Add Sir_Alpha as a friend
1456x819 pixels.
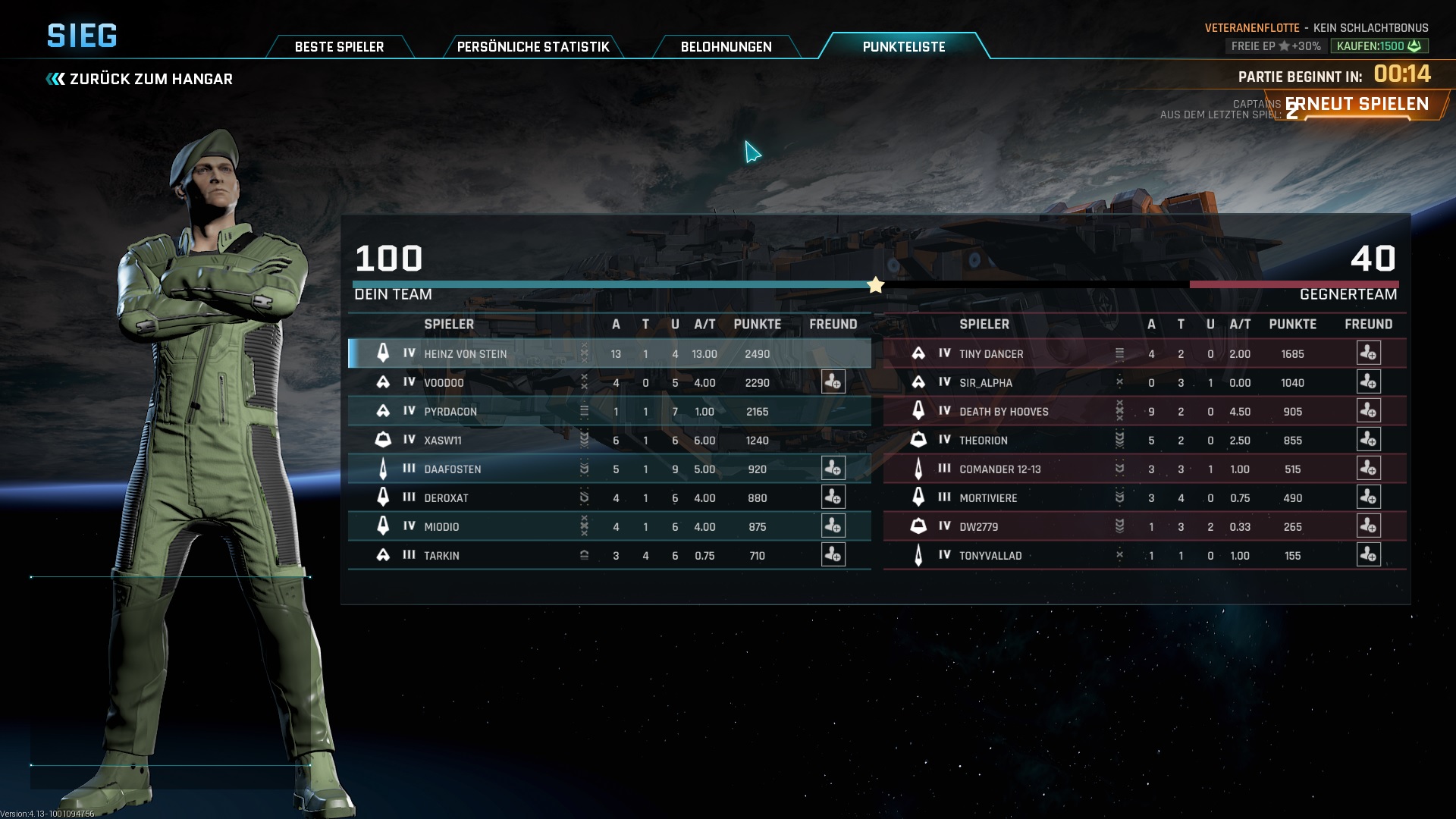click(1368, 382)
